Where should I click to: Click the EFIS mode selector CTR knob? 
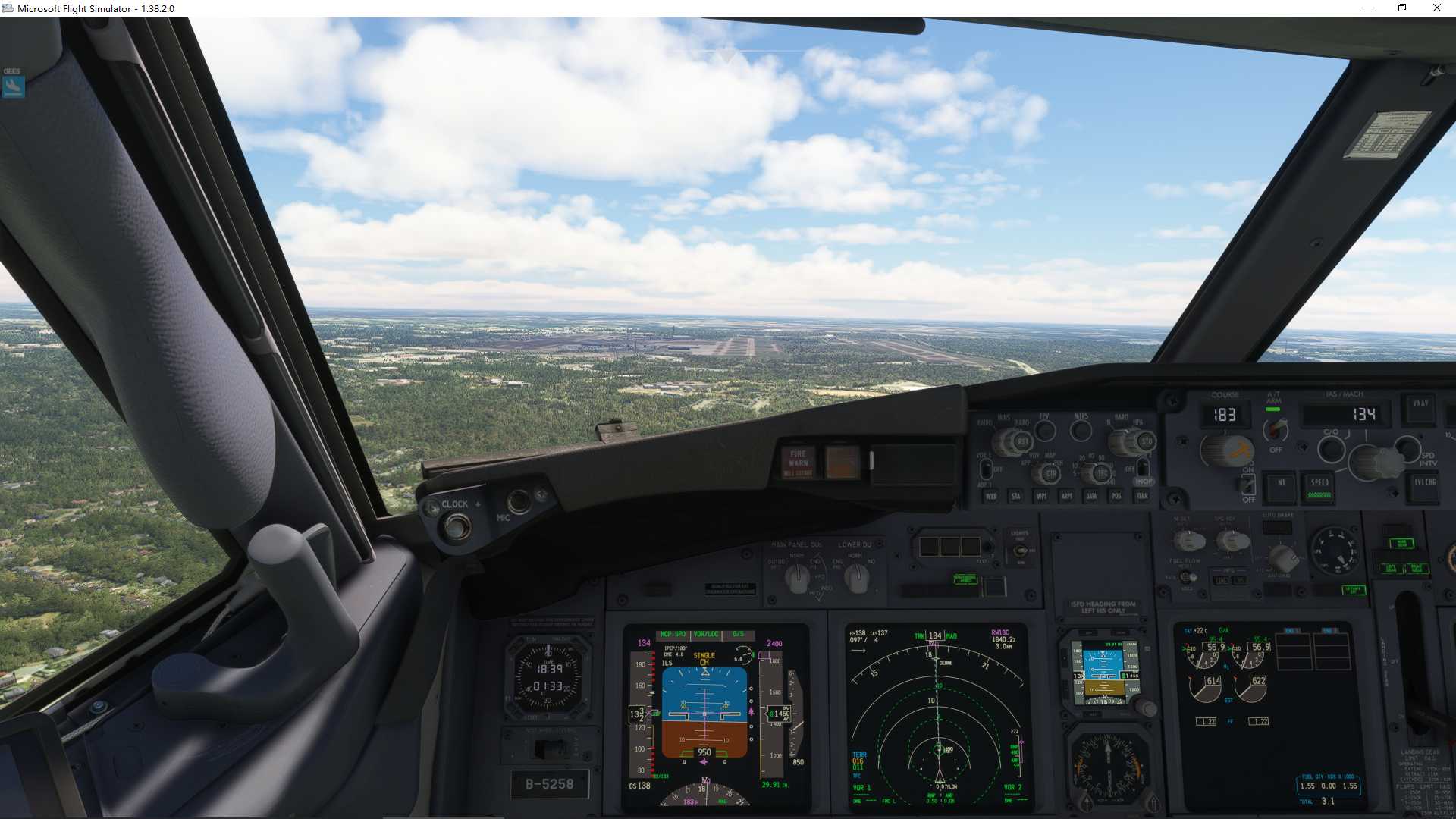point(1050,474)
